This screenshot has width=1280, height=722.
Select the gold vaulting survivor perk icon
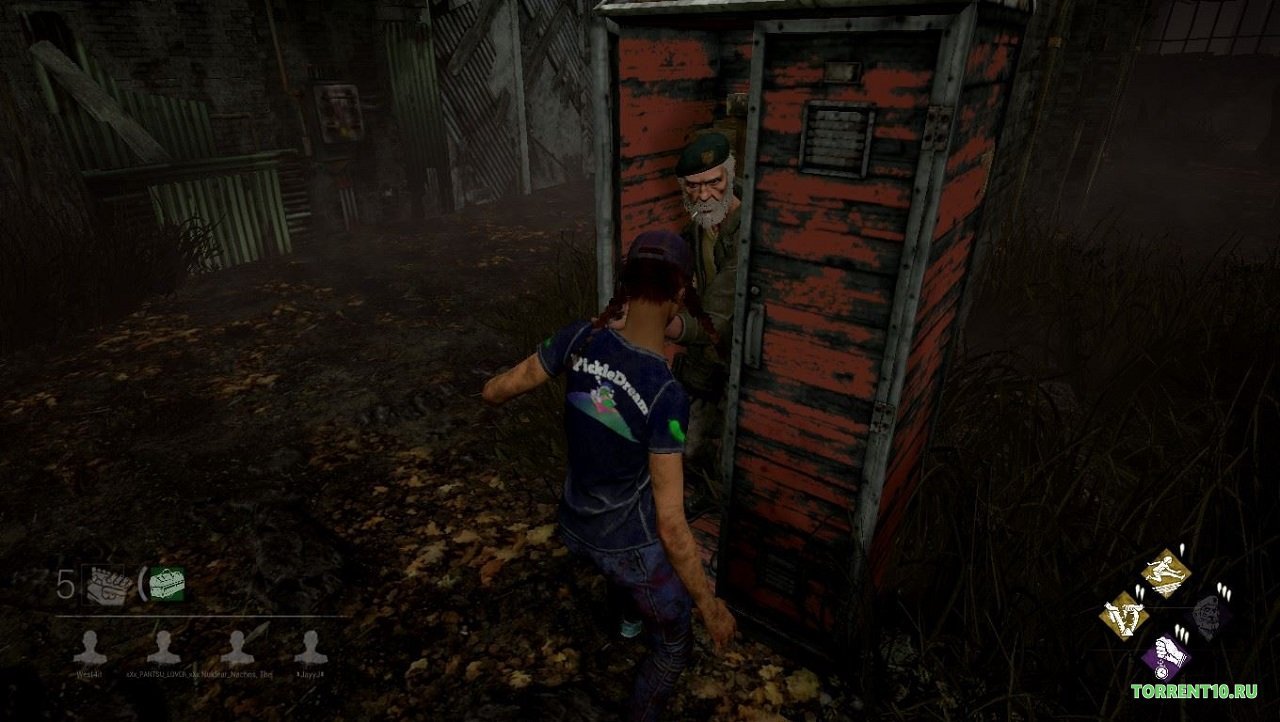click(1165, 575)
